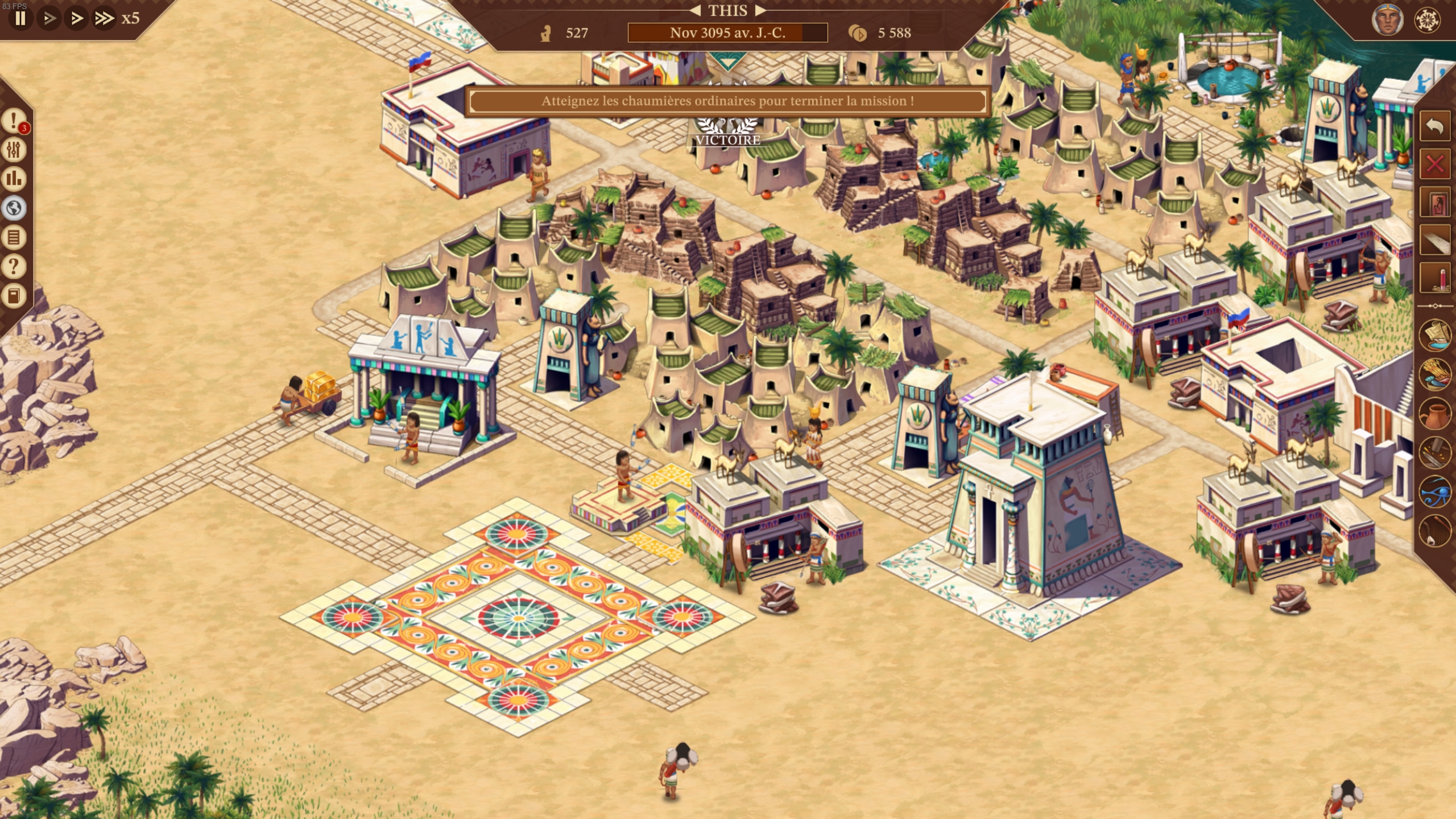
Task: Open the book encyclopedia button
Action: click(14, 296)
